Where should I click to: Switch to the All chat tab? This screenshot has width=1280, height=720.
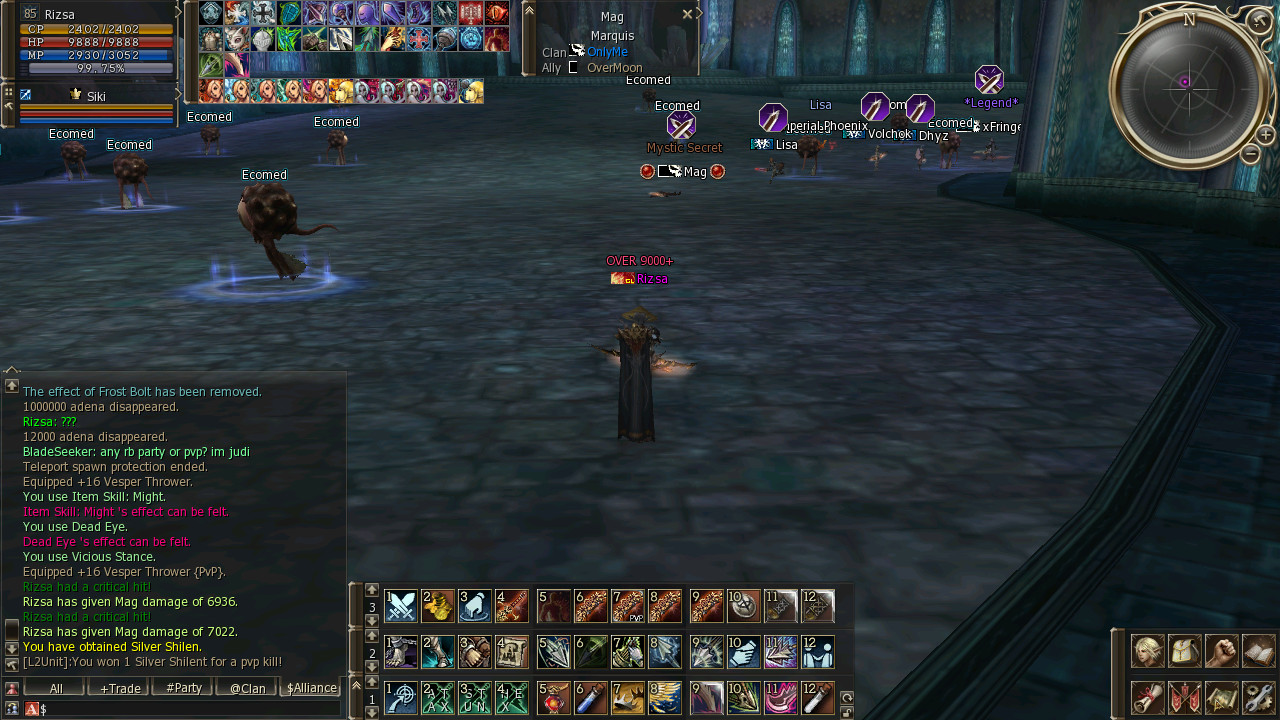point(56,688)
